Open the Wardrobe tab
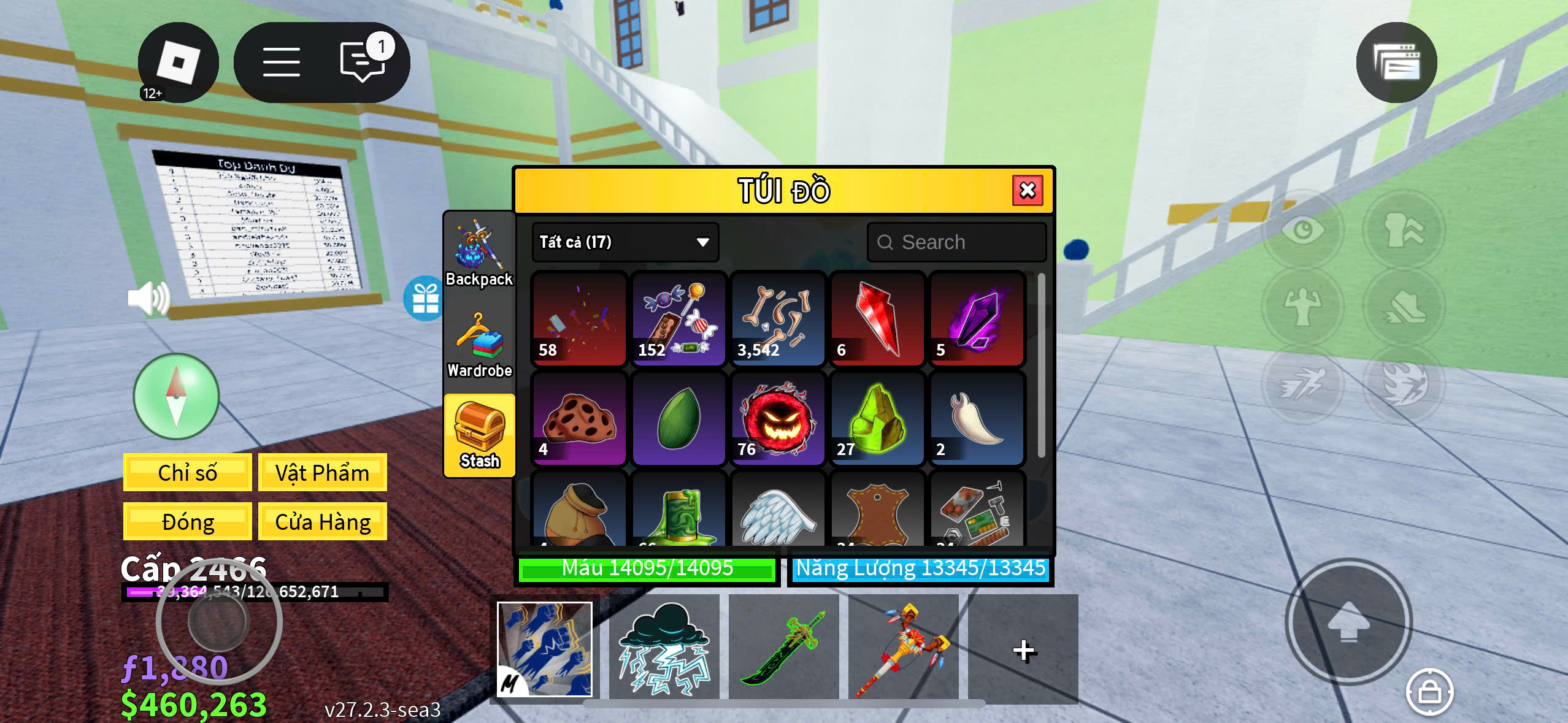The image size is (1568, 723). pyautogui.click(x=479, y=345)
